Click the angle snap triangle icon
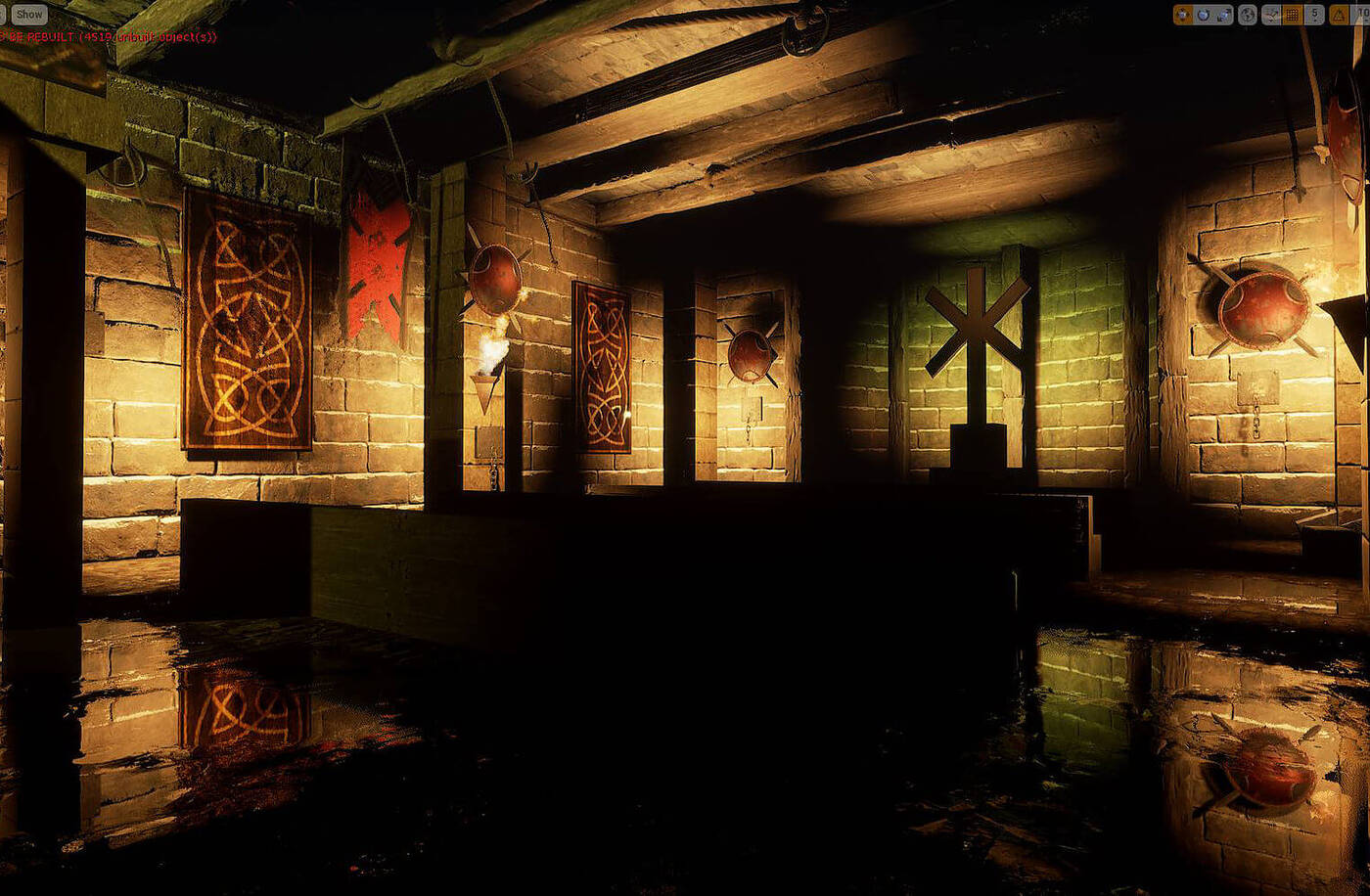 (x=1339, y=14)
